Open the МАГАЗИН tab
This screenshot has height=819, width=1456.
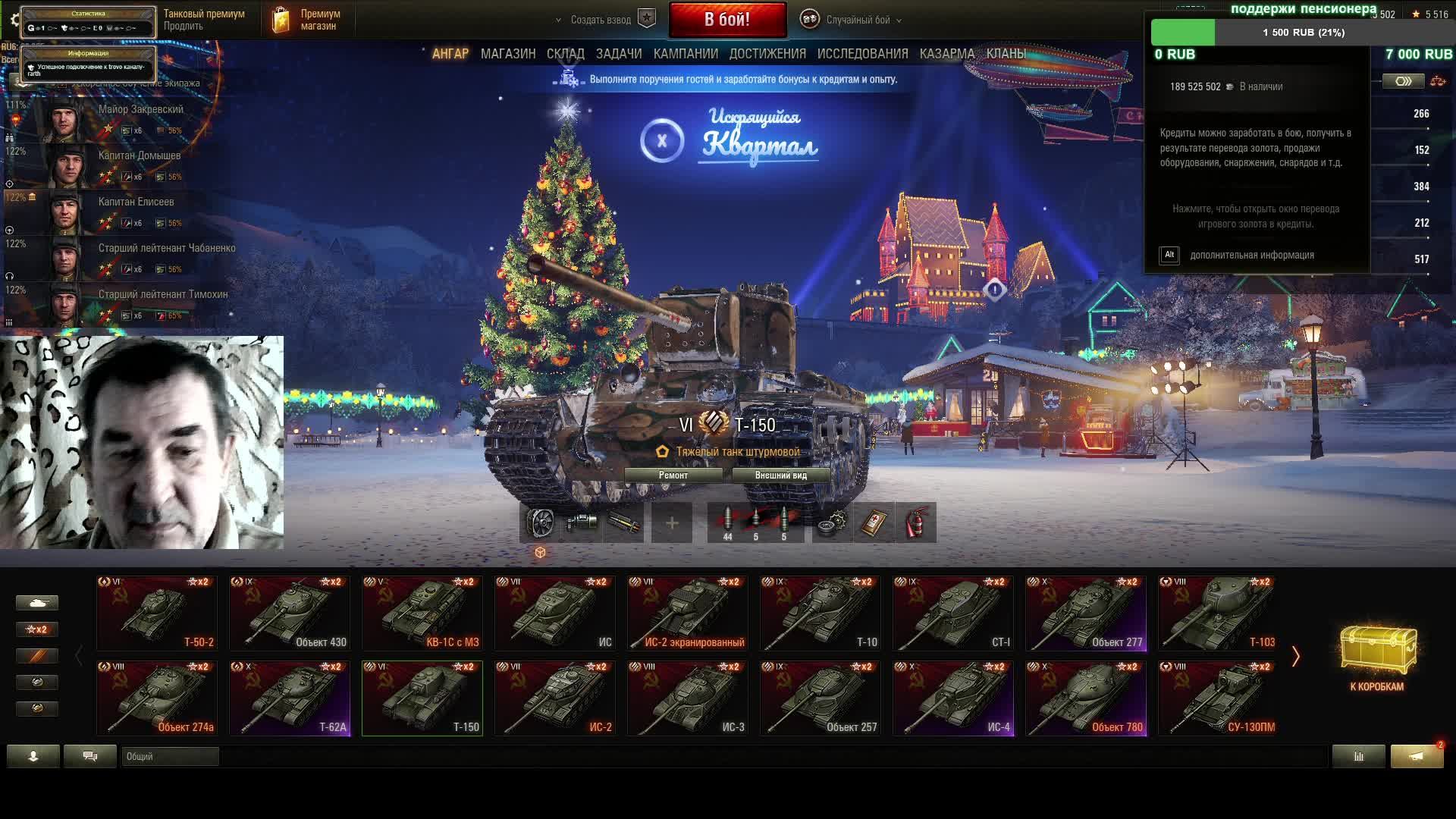507,54
